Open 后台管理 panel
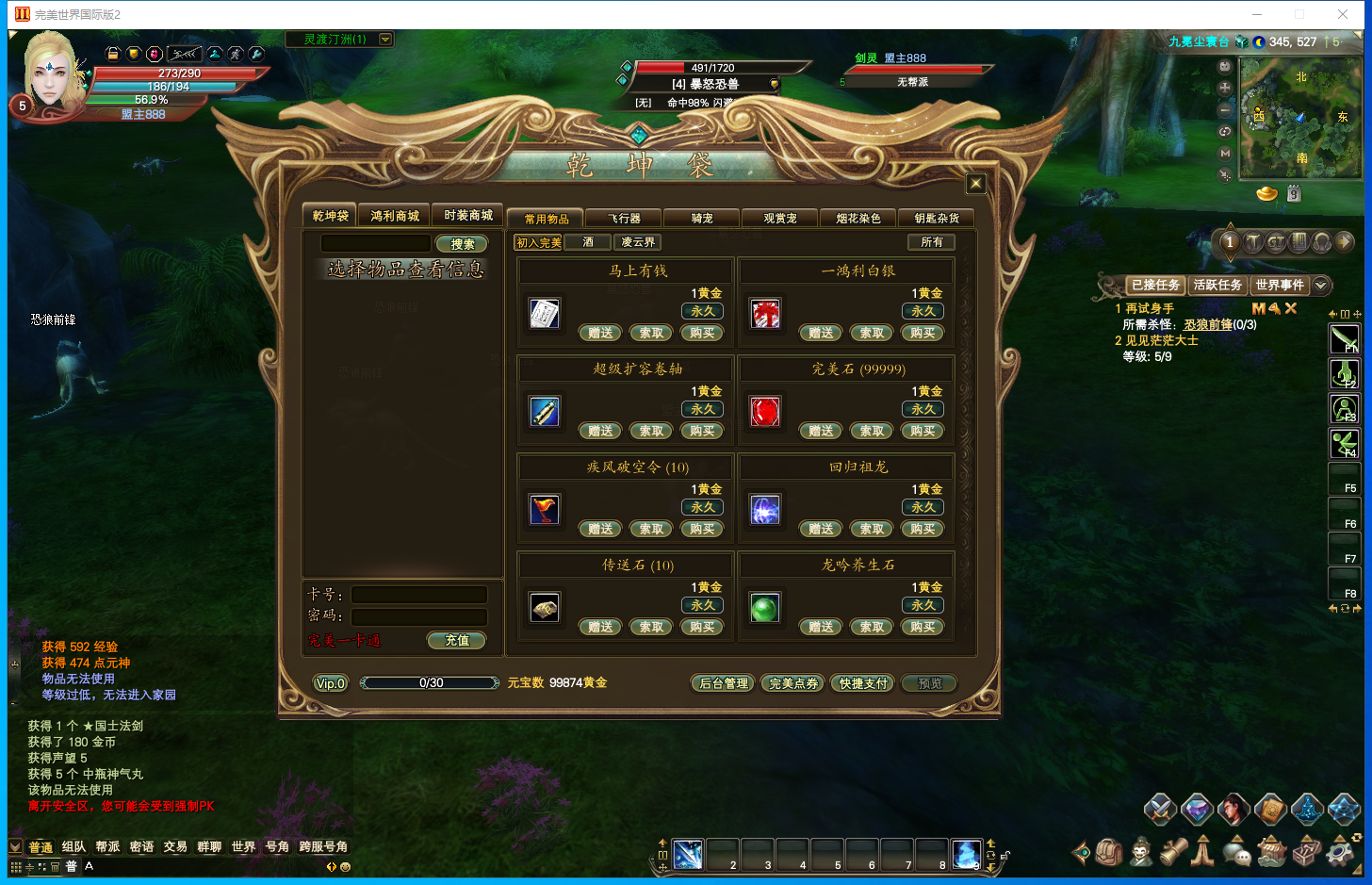This screenshot has width=1372, height=885. pyautogui.click(x=724, y=683)
